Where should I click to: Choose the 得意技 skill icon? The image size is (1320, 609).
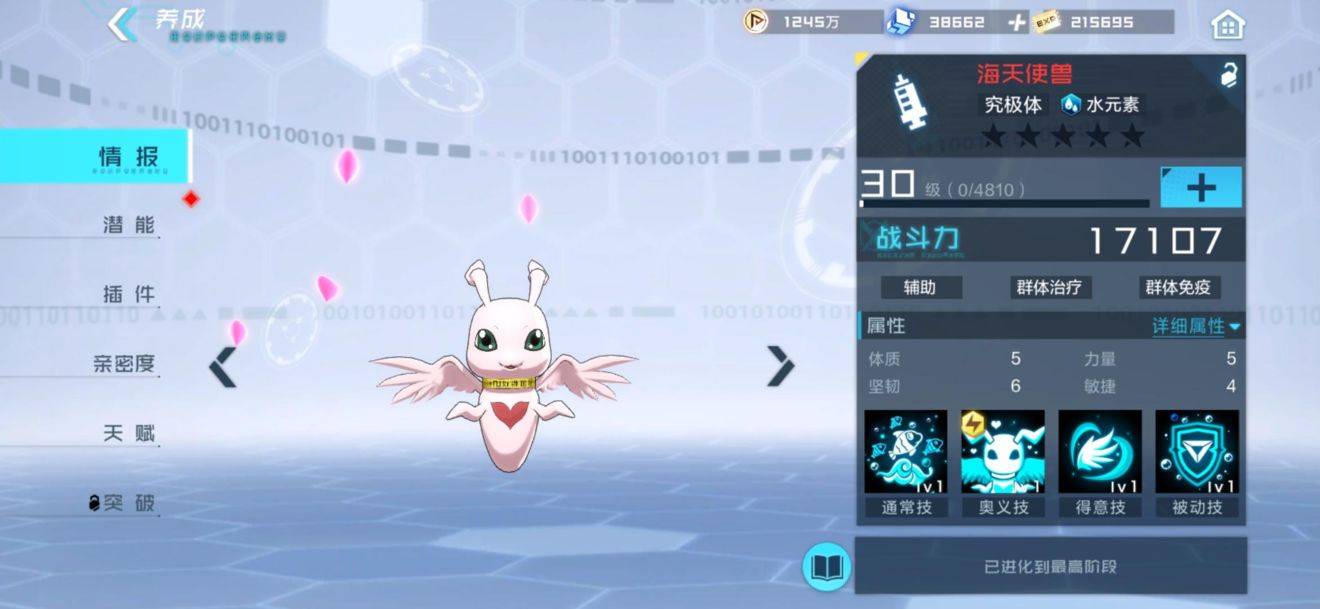(1100, 452)
